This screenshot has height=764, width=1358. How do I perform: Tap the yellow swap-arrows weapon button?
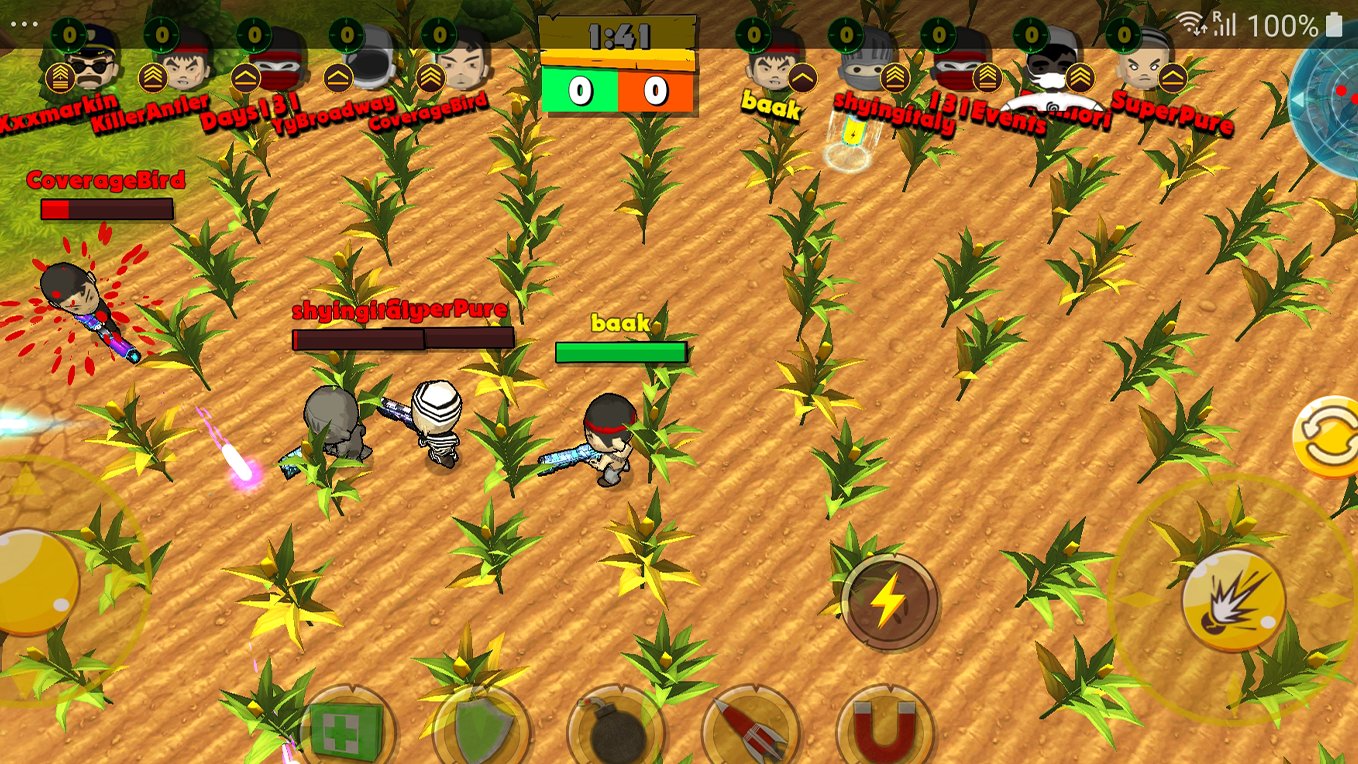tap(1328, 438)
